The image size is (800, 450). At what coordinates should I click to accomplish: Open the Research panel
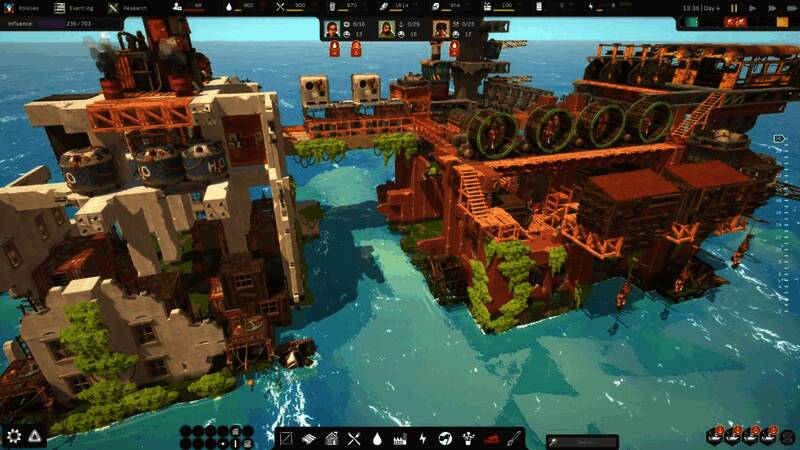127,7
